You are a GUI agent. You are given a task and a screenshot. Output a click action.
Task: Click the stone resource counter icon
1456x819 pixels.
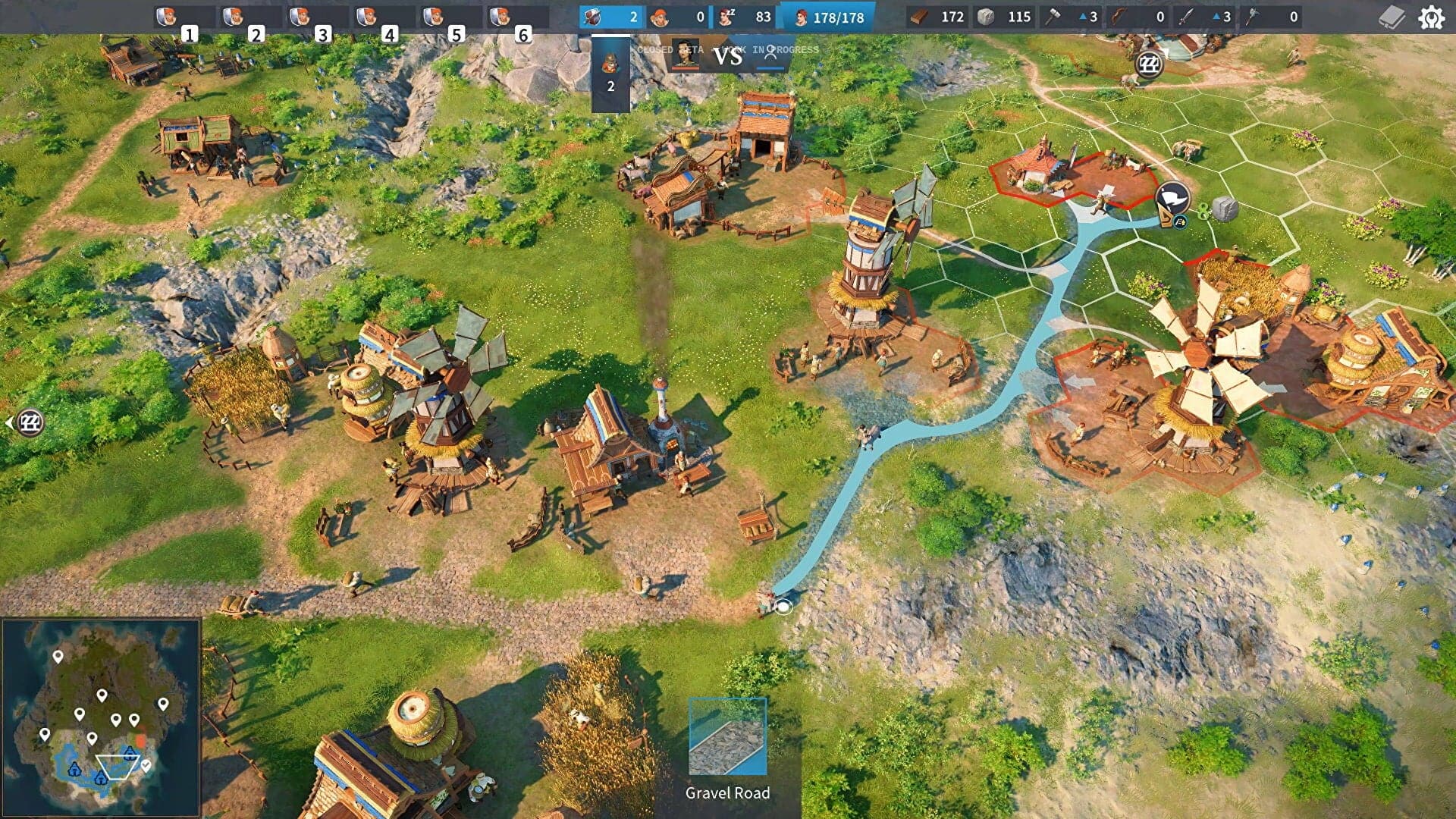pos(985,17)
